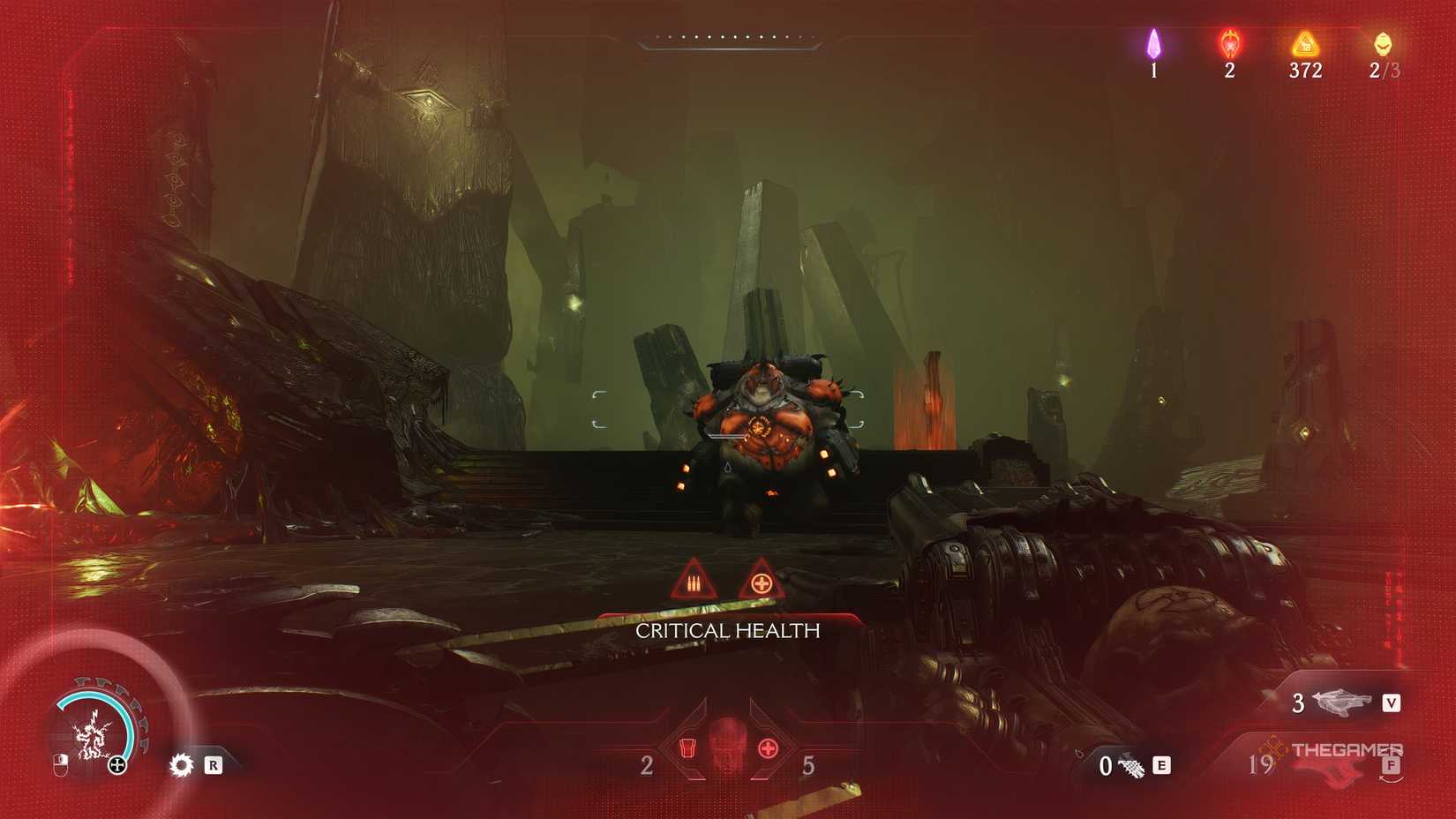Toggle the crosshair keybind indicator
Screen dimensions: 1456x819
[116, 765]
